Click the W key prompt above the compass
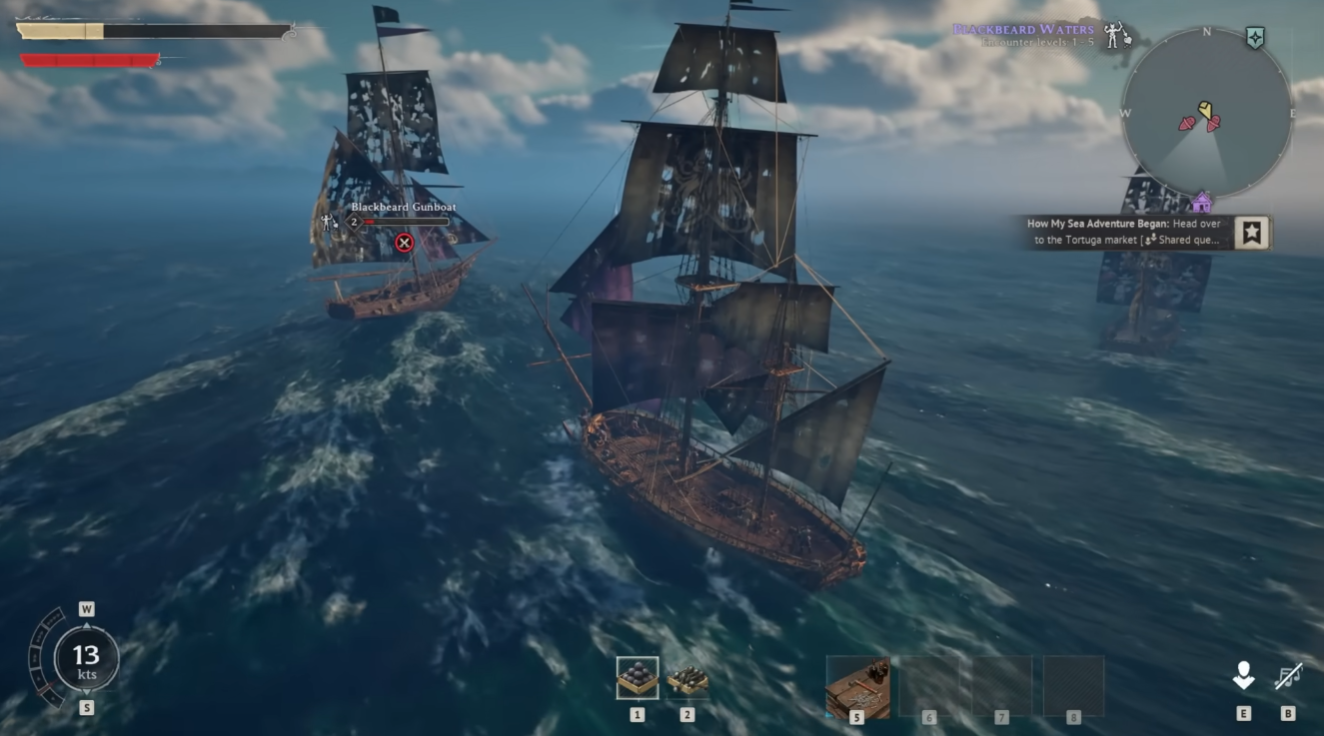Screen dimensions: 1324x736 (x=86, y=607)
